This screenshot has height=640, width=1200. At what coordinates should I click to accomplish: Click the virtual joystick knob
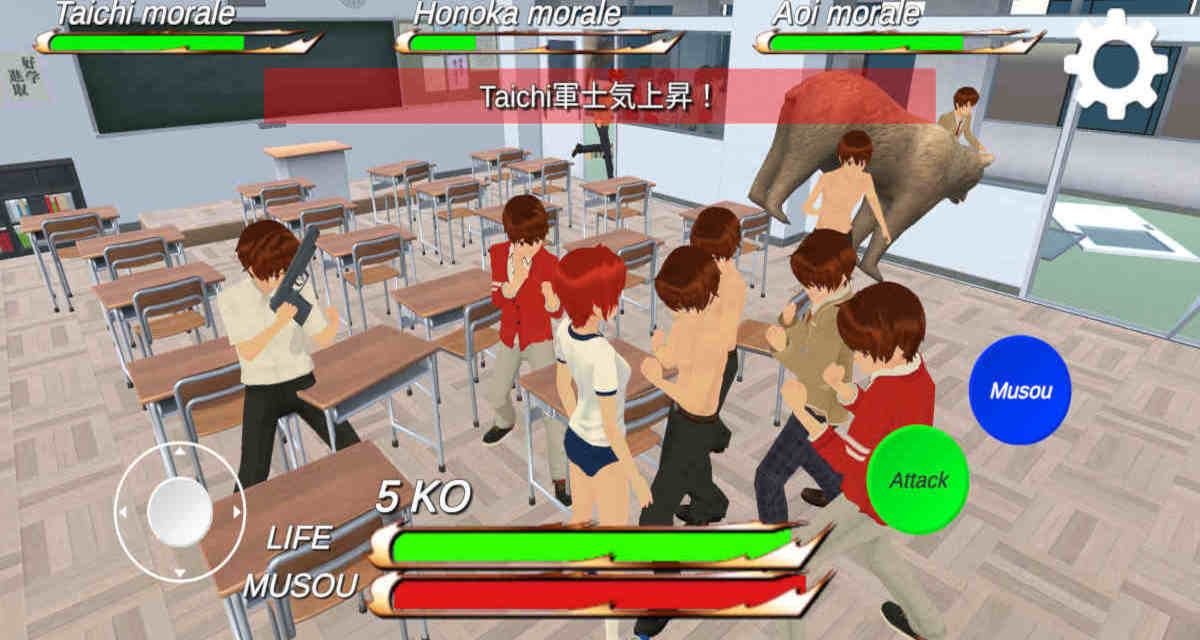coord(180,512)
